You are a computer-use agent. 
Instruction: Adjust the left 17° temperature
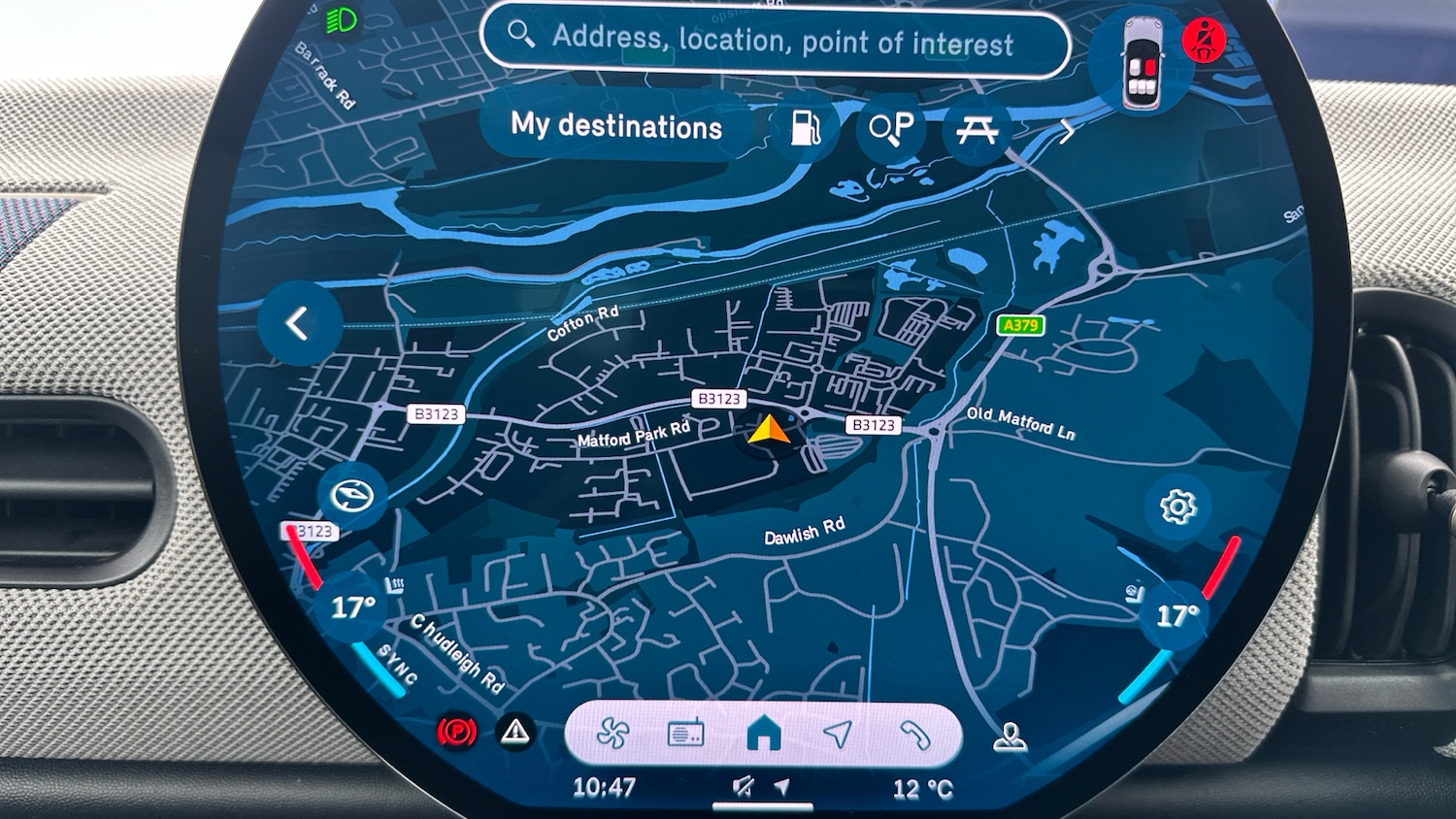click(351, 608)
